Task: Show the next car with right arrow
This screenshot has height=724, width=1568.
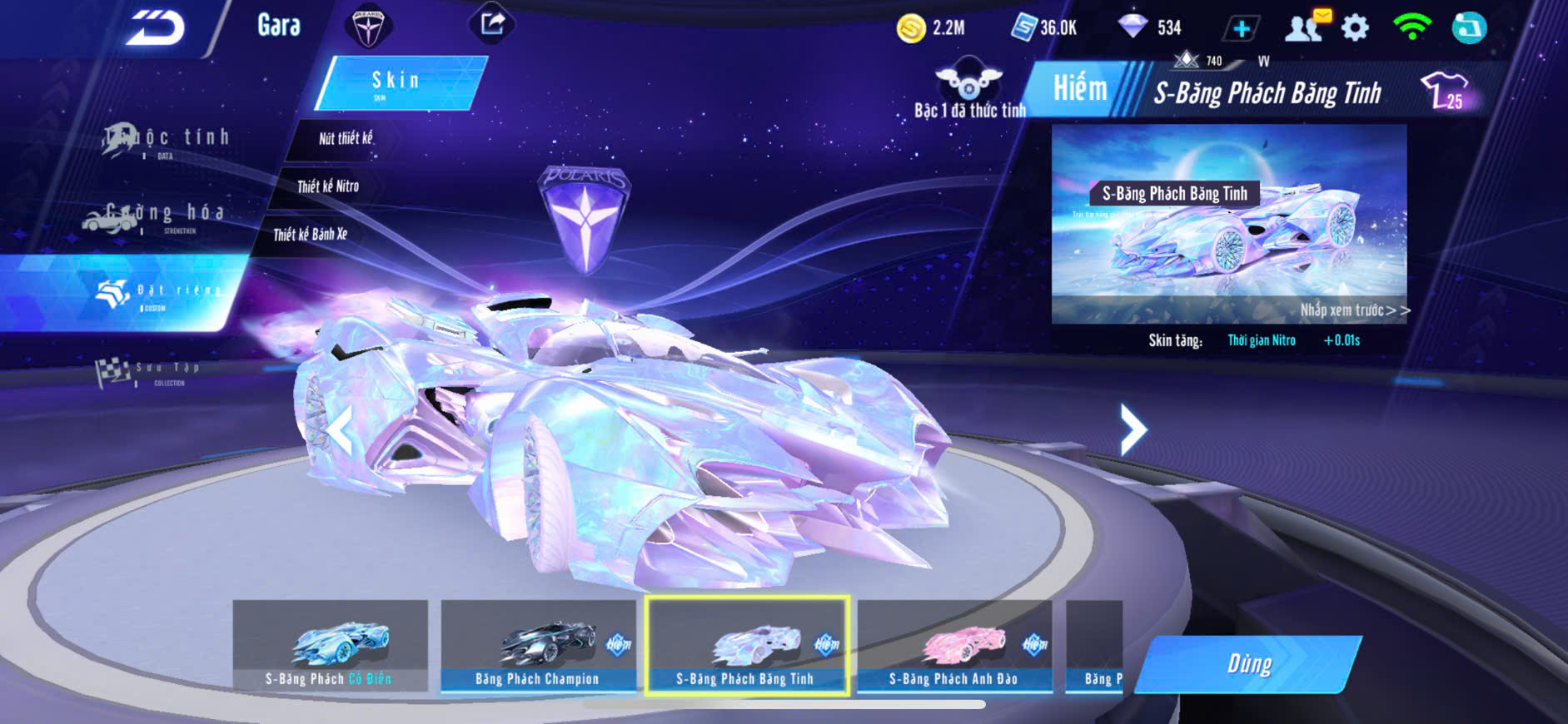Action: 1132,429
